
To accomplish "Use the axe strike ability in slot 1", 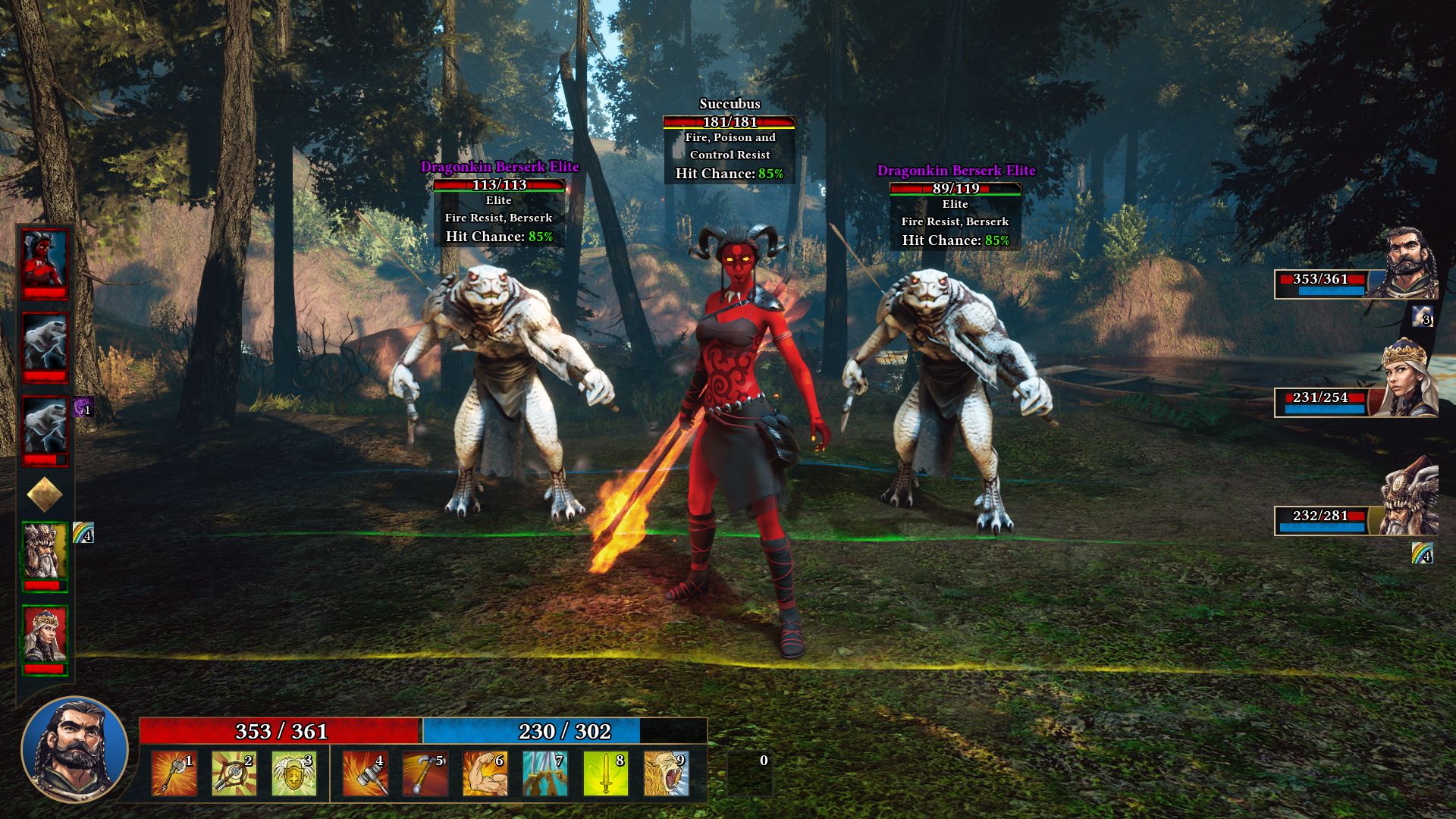I will pos(174,773).
